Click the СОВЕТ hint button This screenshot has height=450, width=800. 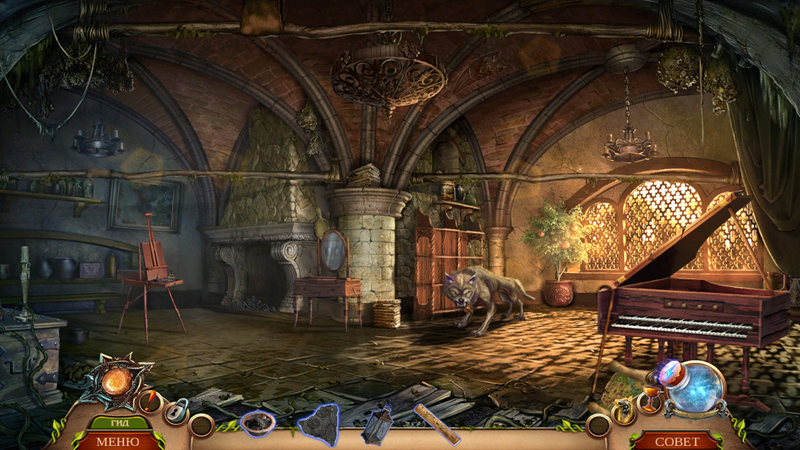click(676, 441)
